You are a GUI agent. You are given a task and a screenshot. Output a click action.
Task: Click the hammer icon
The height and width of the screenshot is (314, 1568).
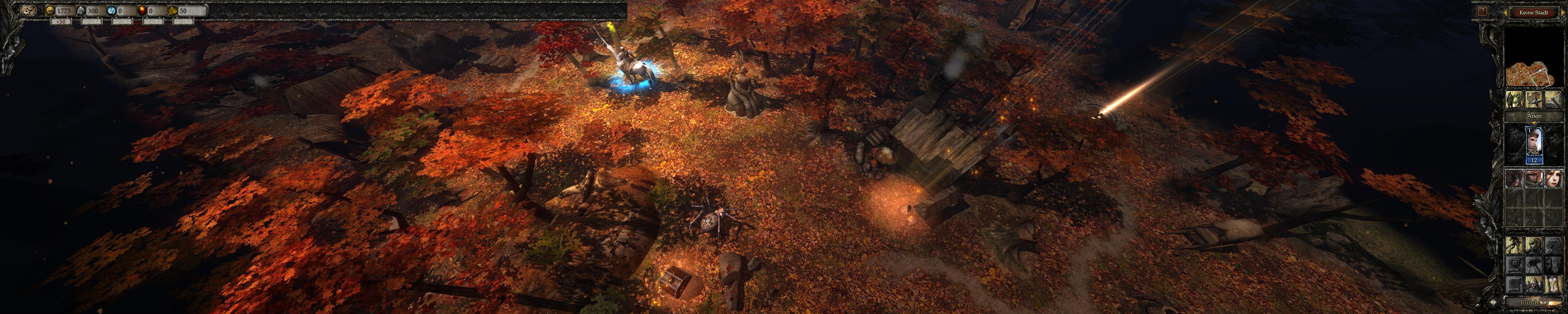tap(1533, 265)
